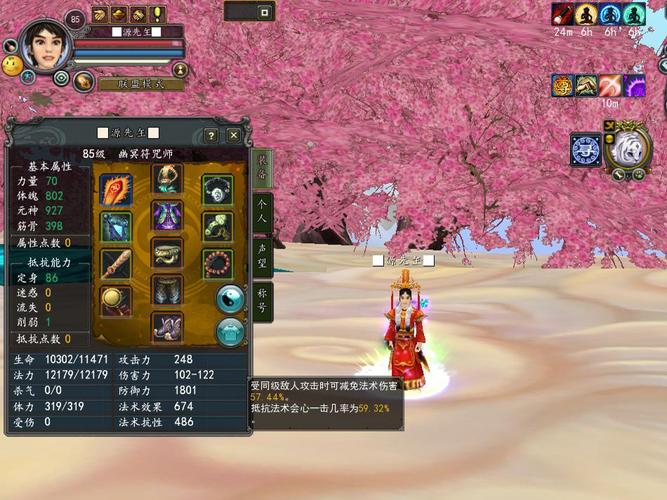
Task: Select the white tiger pet portrait
Action: [628, 148]
